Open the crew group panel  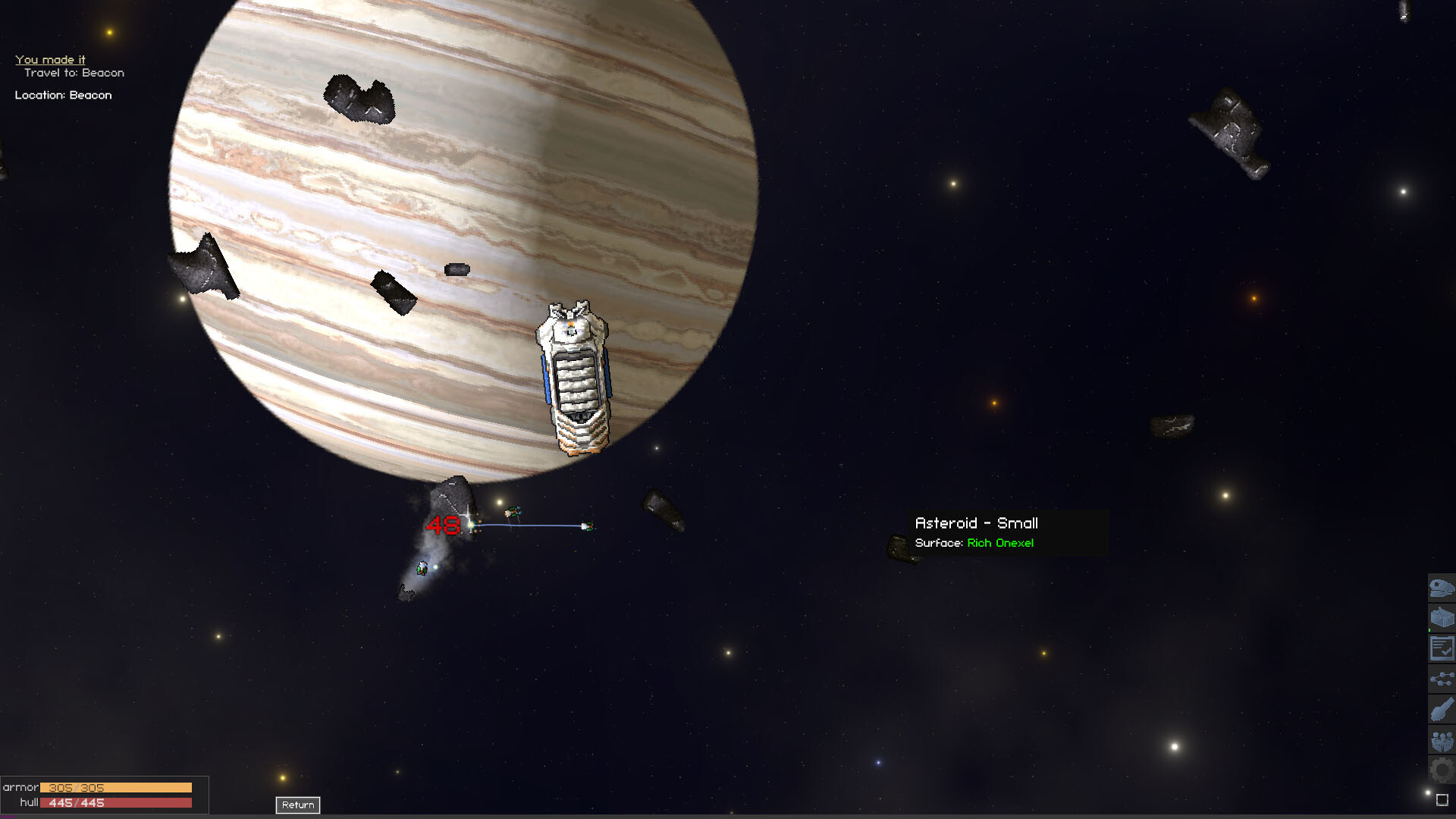click(x=1441, y=740)
